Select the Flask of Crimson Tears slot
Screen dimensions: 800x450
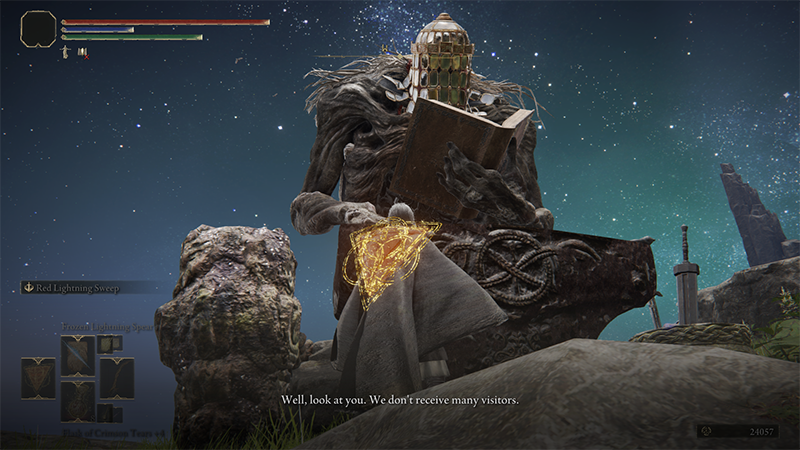[78, 401]
